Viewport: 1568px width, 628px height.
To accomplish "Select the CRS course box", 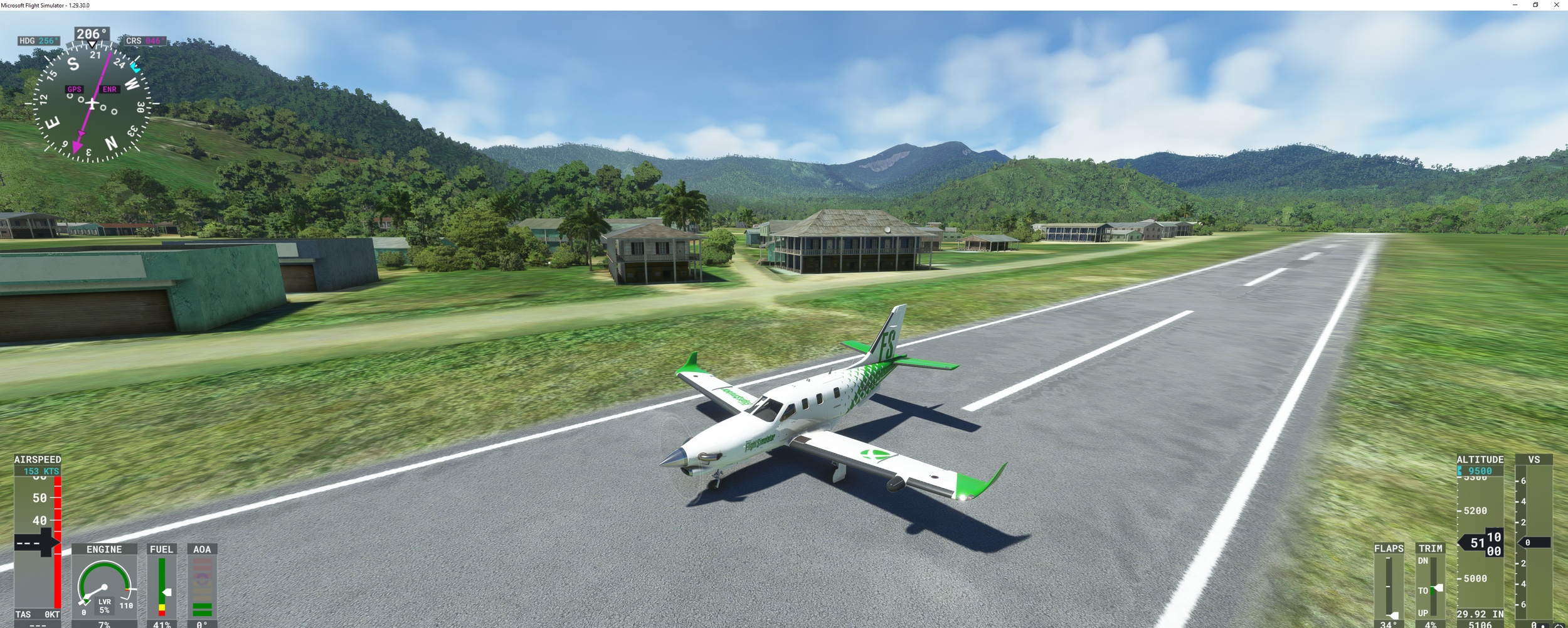I will 145,41.
